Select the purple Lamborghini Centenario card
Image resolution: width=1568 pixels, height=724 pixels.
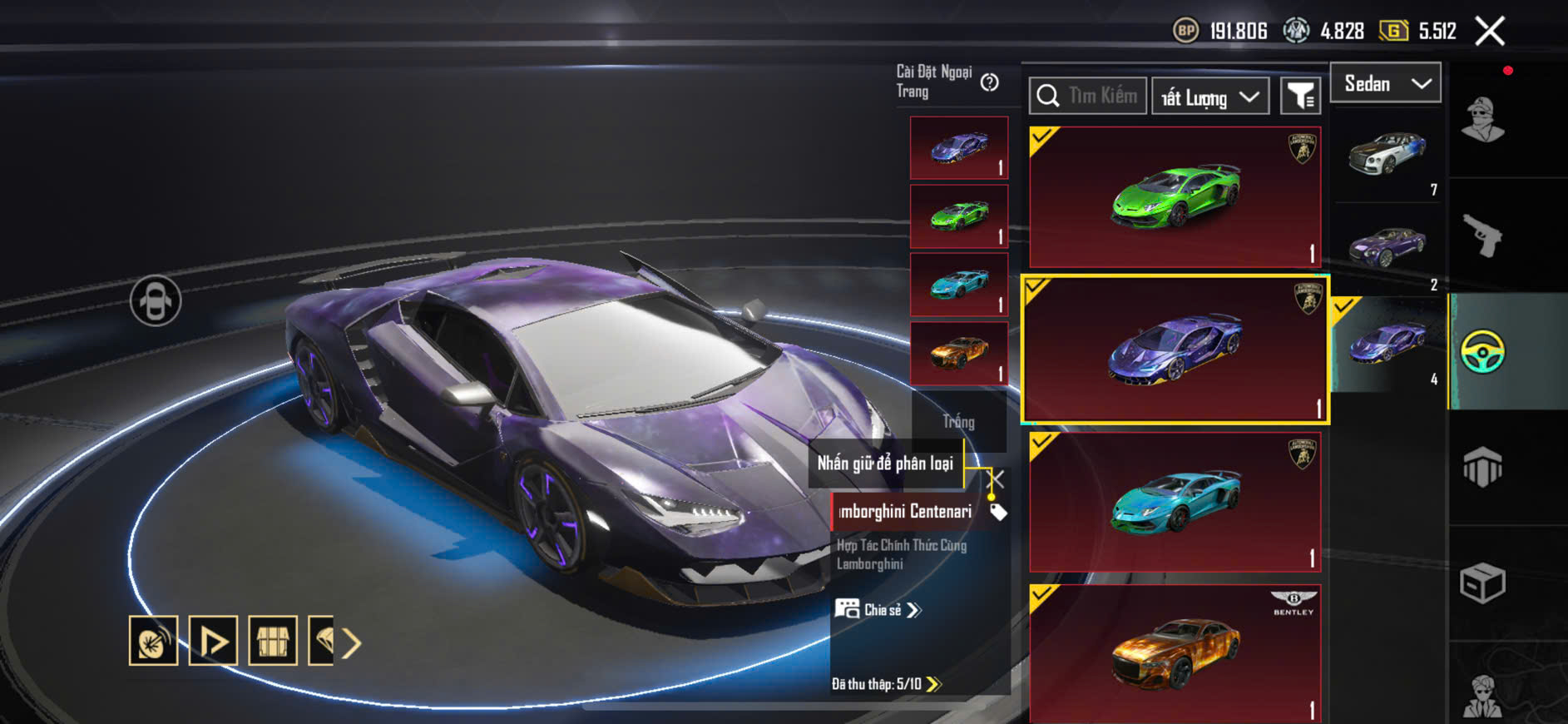(1175, 350)
